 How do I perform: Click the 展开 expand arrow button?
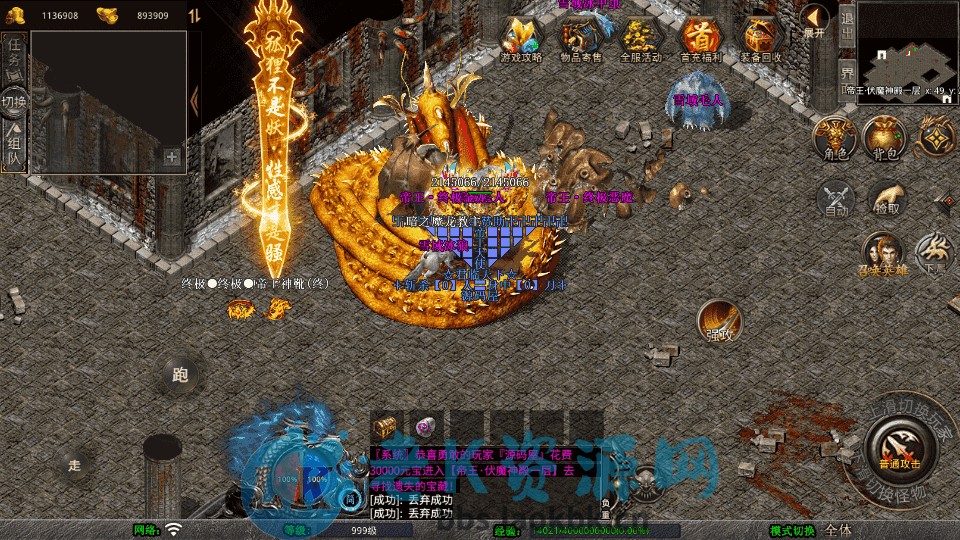[815, 19]
